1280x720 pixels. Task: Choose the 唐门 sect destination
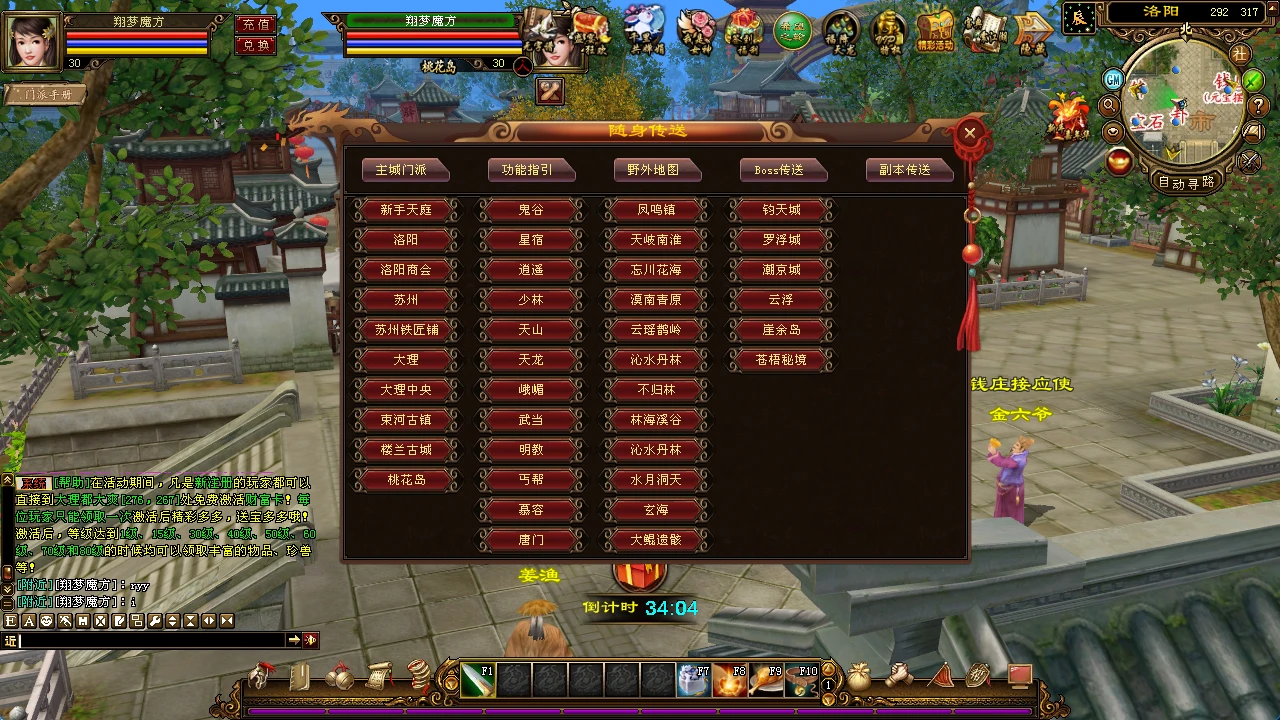pos(531,540)
